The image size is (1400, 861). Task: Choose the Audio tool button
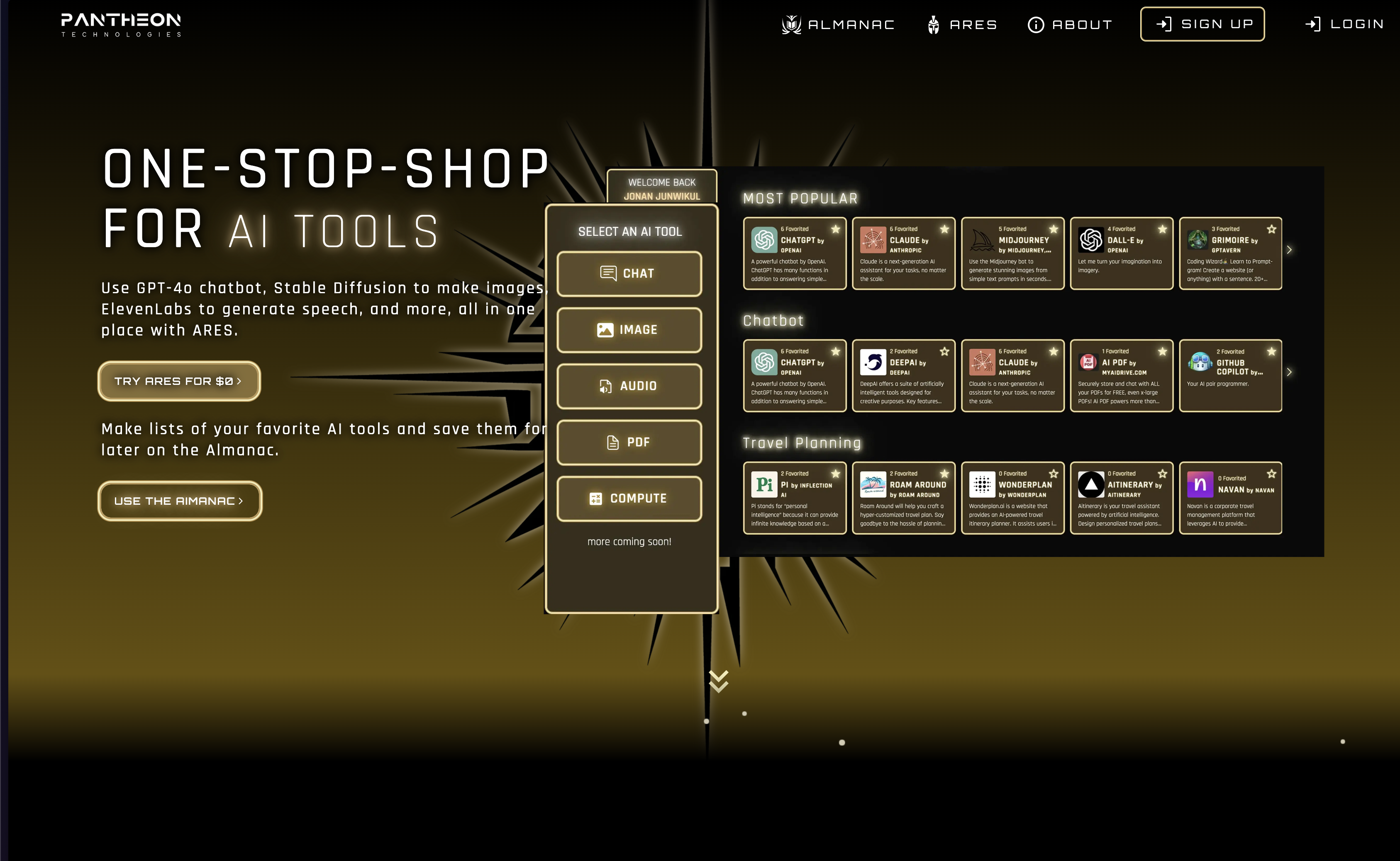click(x=629, y=386)
